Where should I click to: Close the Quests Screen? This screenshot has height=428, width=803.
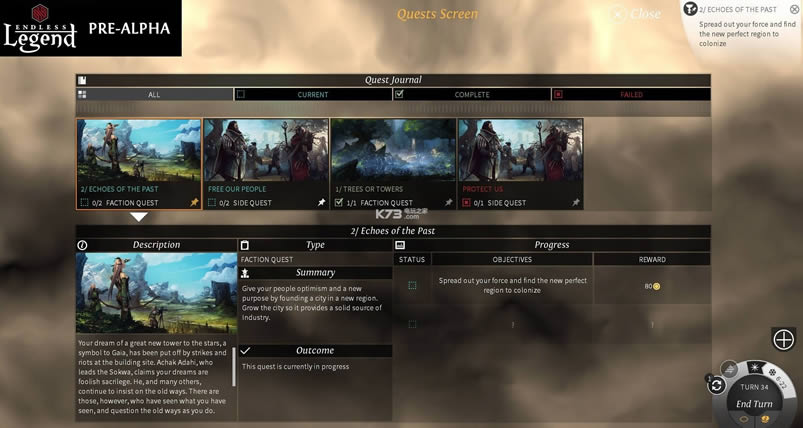click(635, 14)
